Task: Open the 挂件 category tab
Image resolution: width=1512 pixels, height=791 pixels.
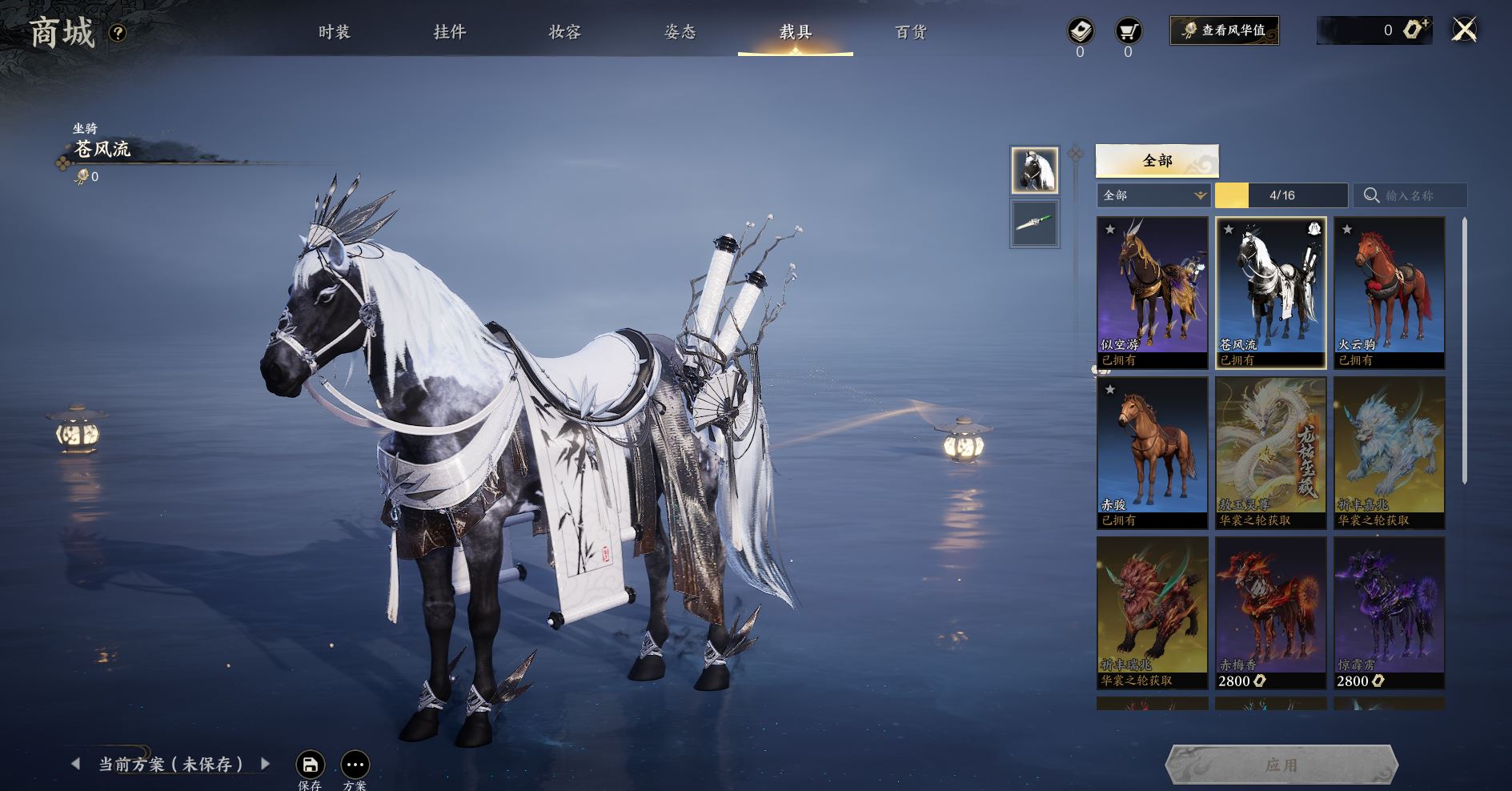Action: click(449, 32)
